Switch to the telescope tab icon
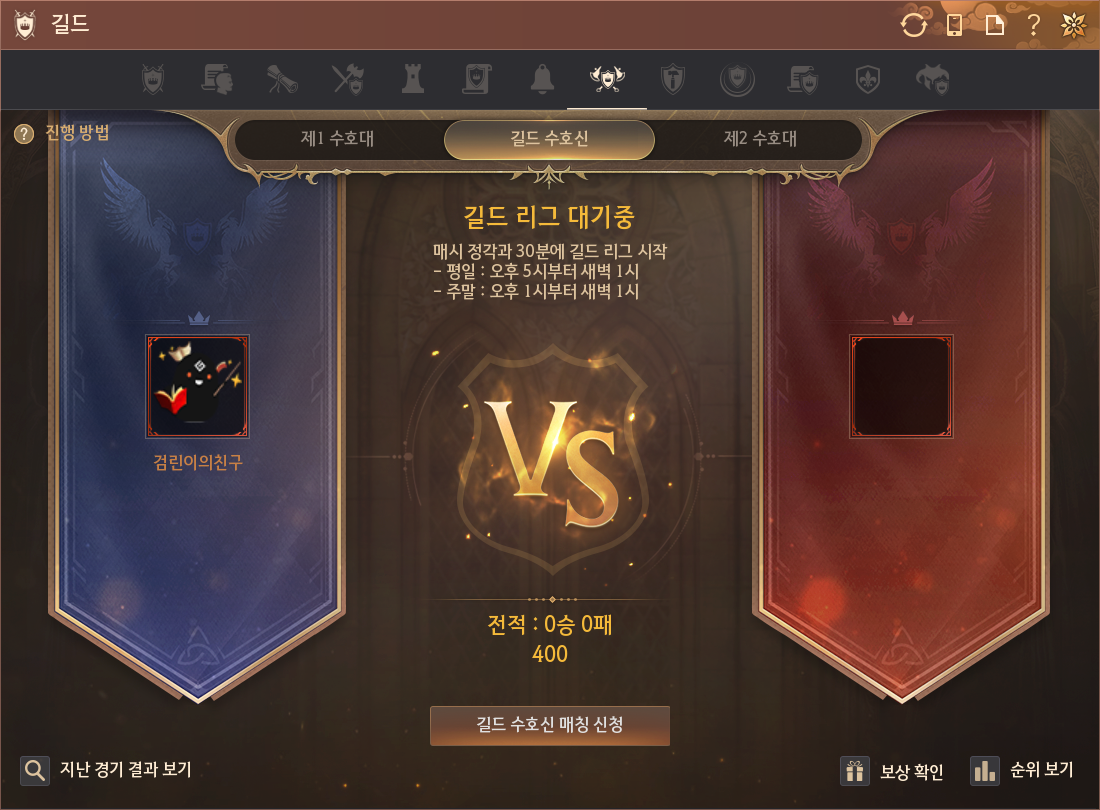 pyautogui.click(x=281, y=79)
